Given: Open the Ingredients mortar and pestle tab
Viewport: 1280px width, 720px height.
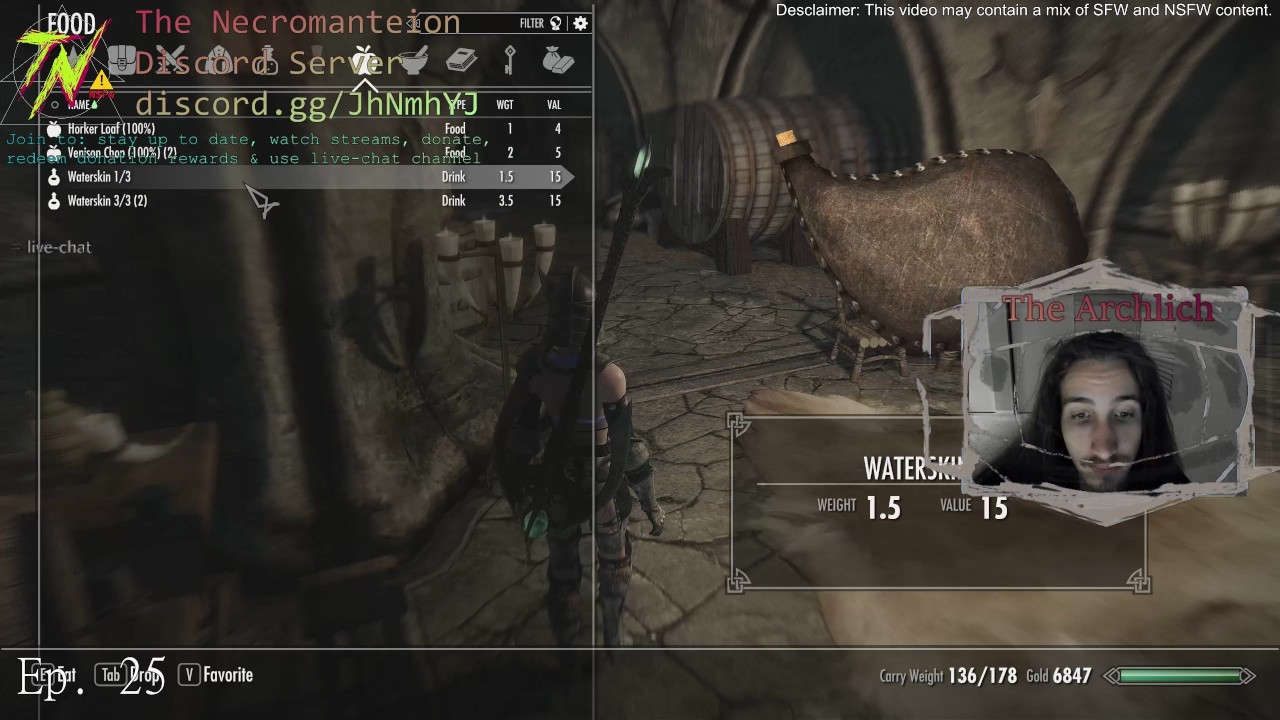Looking at the screenshot, I should tap(413, 61).
